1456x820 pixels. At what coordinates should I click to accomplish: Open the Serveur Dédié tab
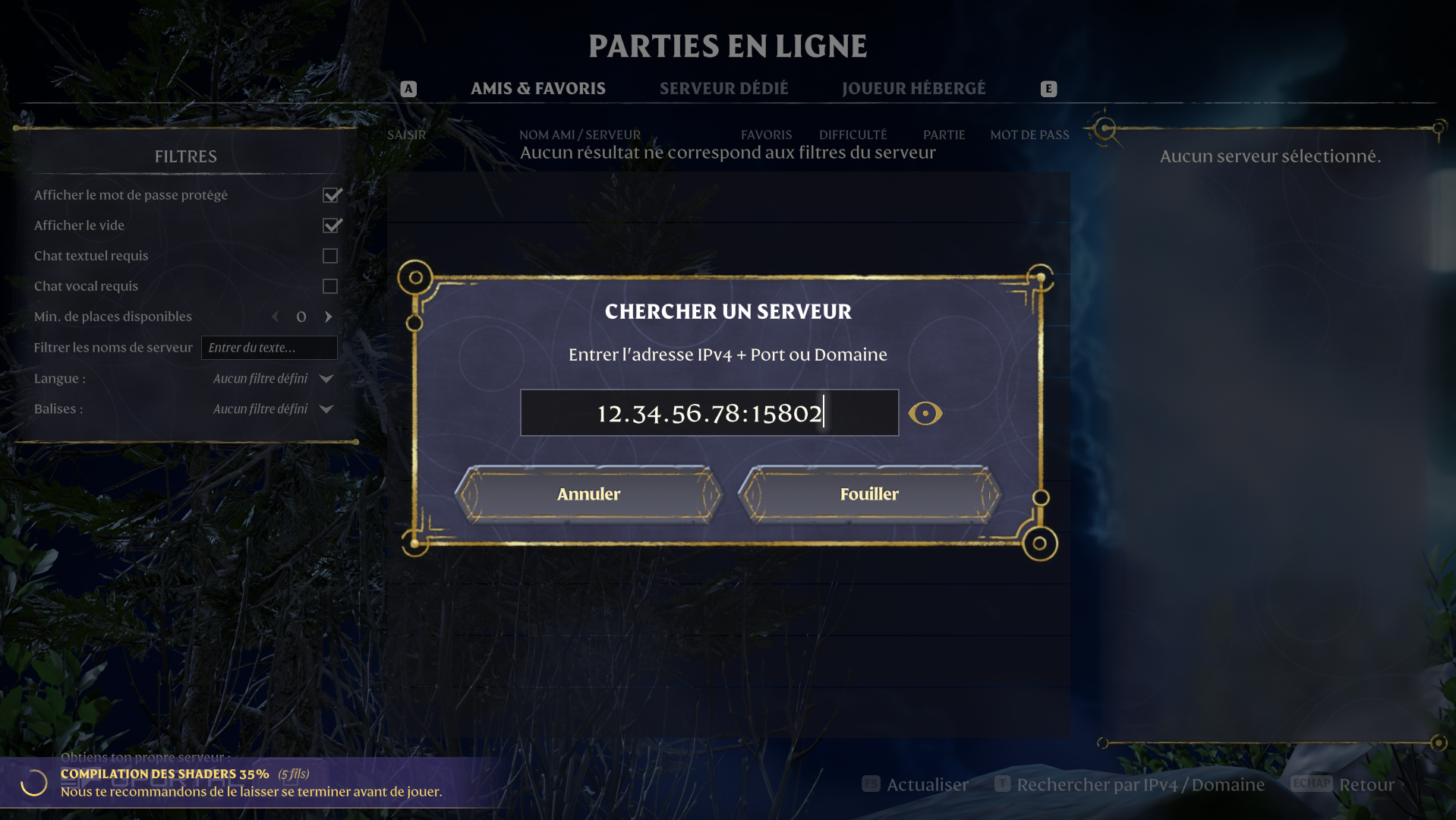723,89
